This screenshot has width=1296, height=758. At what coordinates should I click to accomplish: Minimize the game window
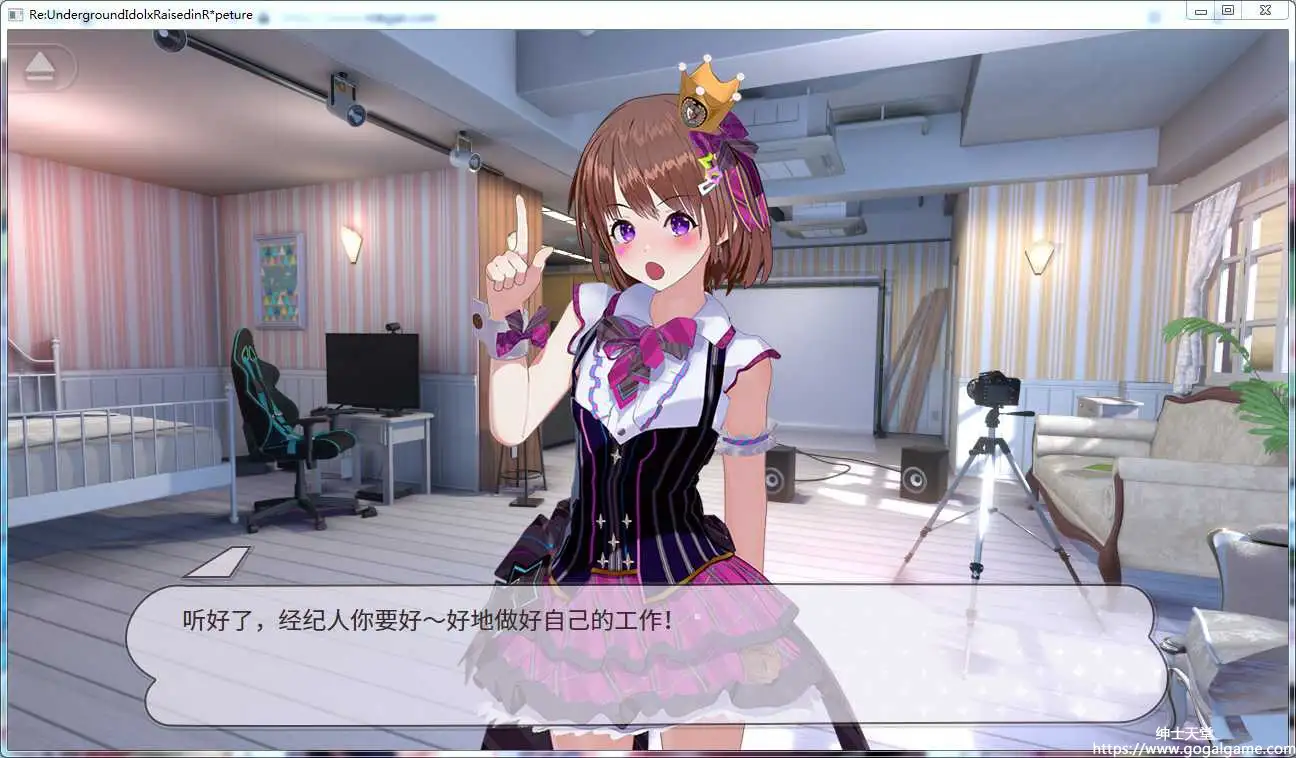point(1200,10)
